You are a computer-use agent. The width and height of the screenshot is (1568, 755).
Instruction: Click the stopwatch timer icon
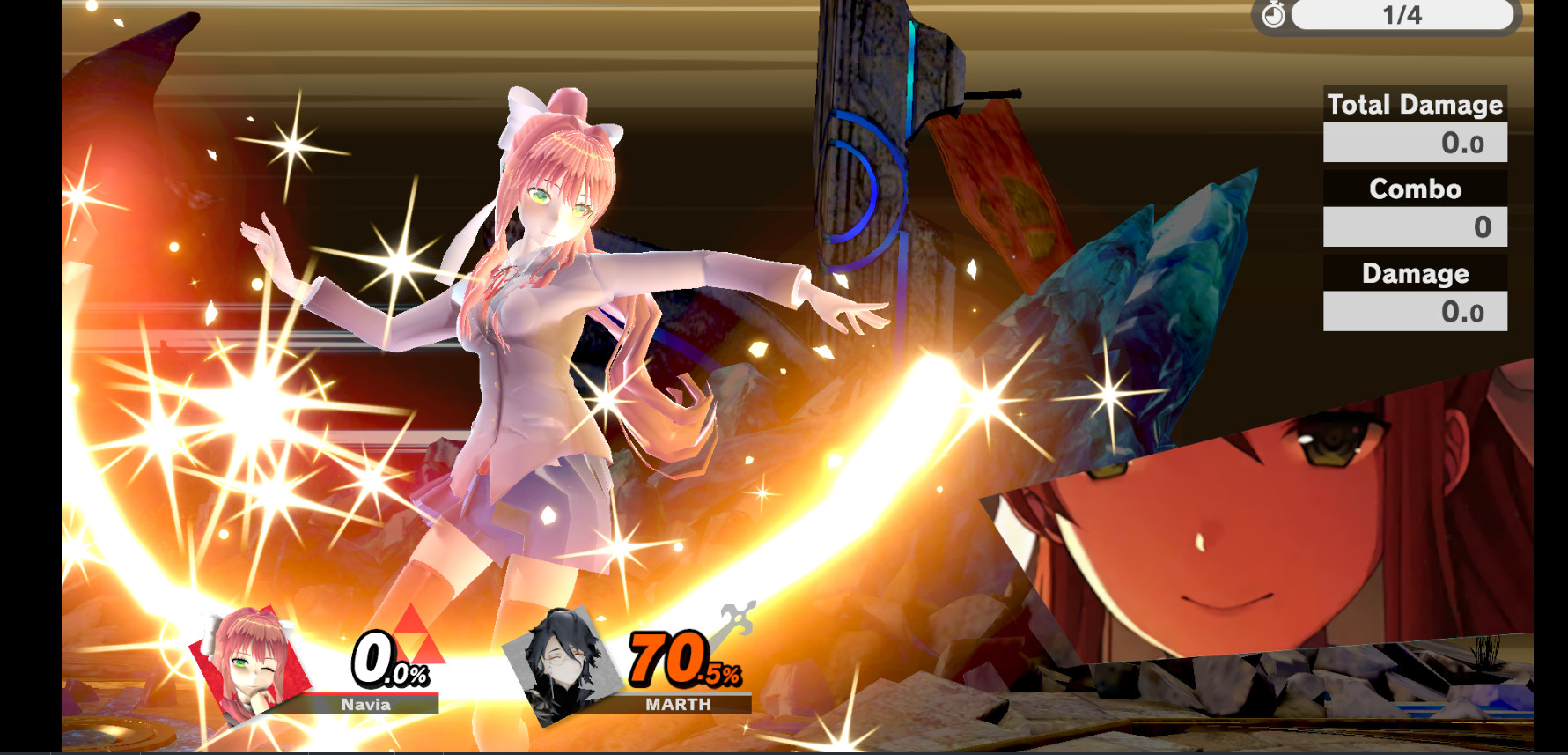tap(1276, 15)
